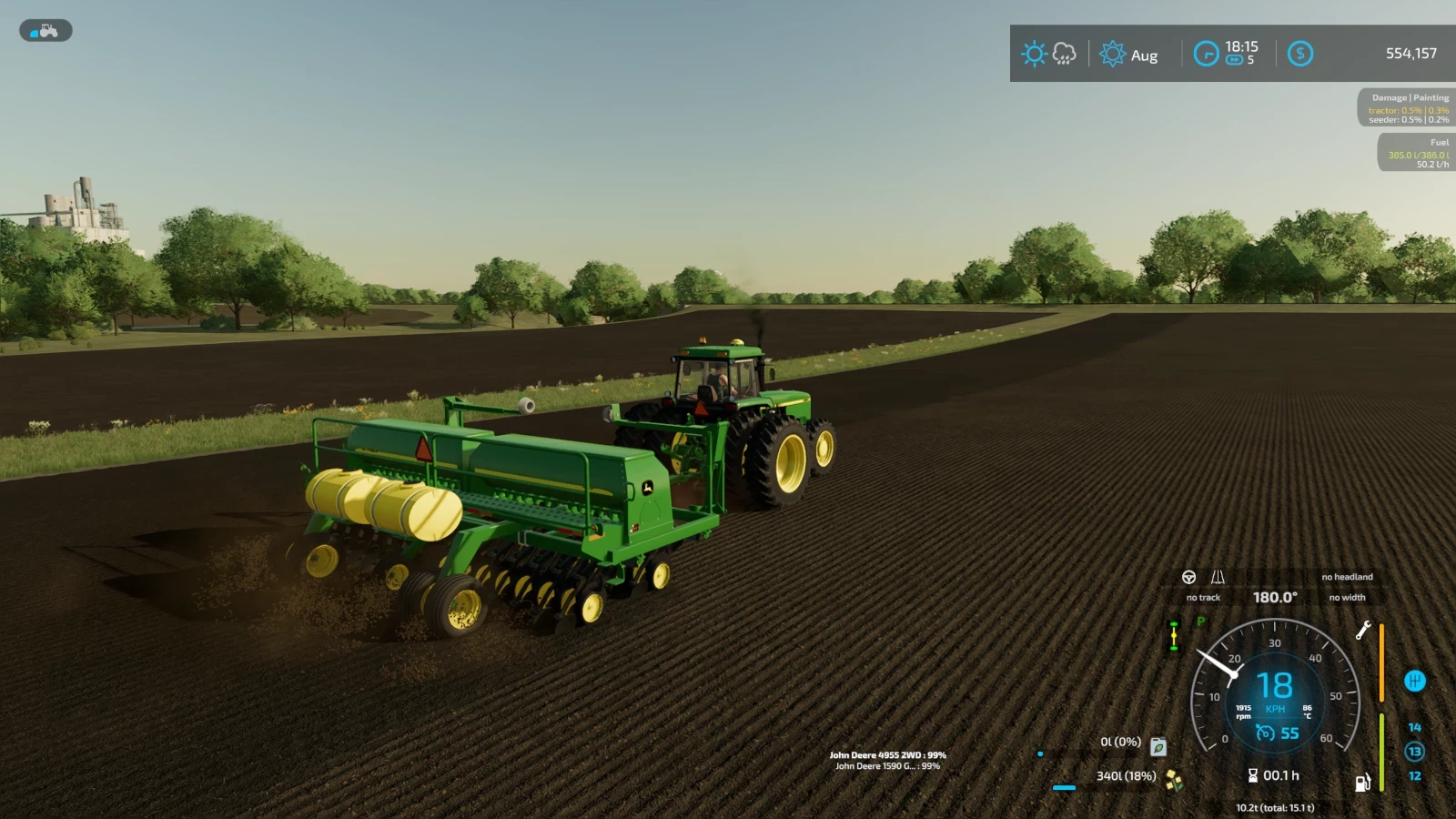Toggle the tractor HUD pill top-left
Viewport: 1456px width, 819px height.
(x=45, y=30)
